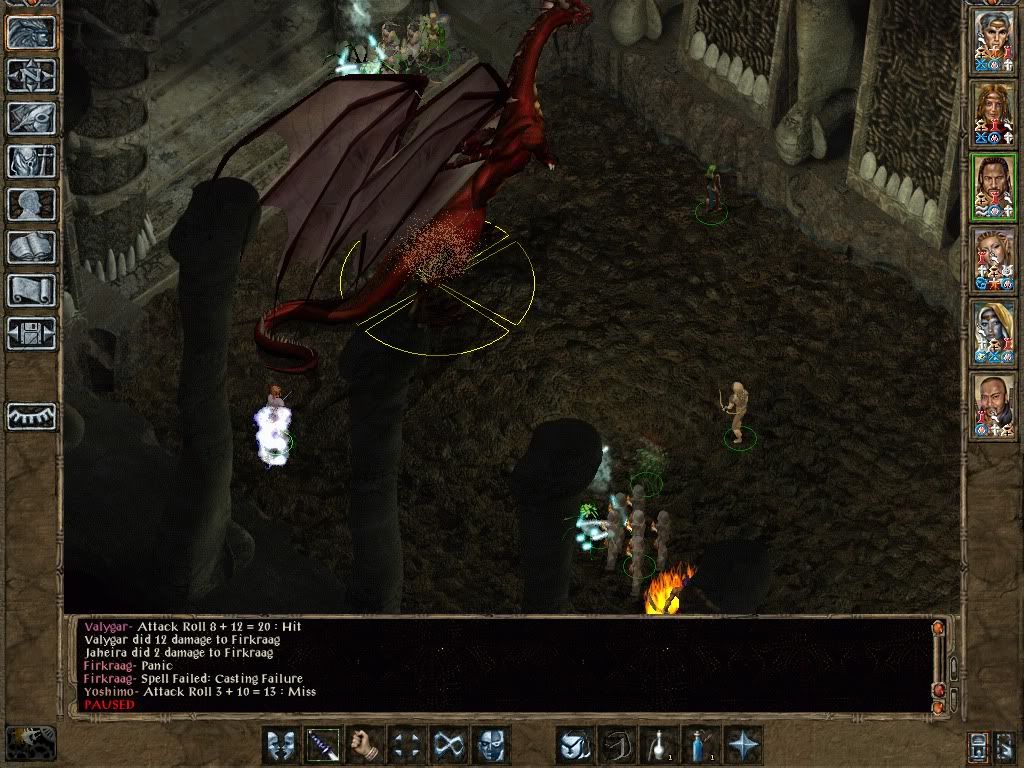This screenshot has height=768, width=1024.
Task: Click the twin masks button on the action bar
Action: point(282,745)
